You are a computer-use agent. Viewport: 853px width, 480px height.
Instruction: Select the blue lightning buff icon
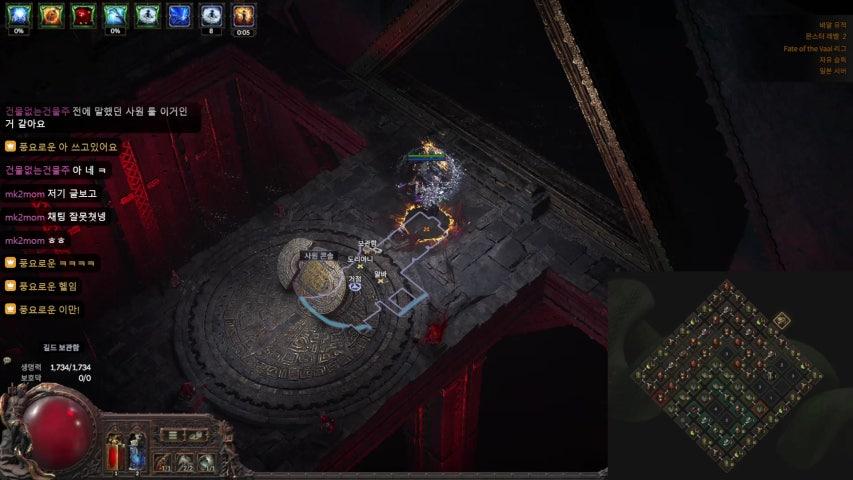coord(180,15)
